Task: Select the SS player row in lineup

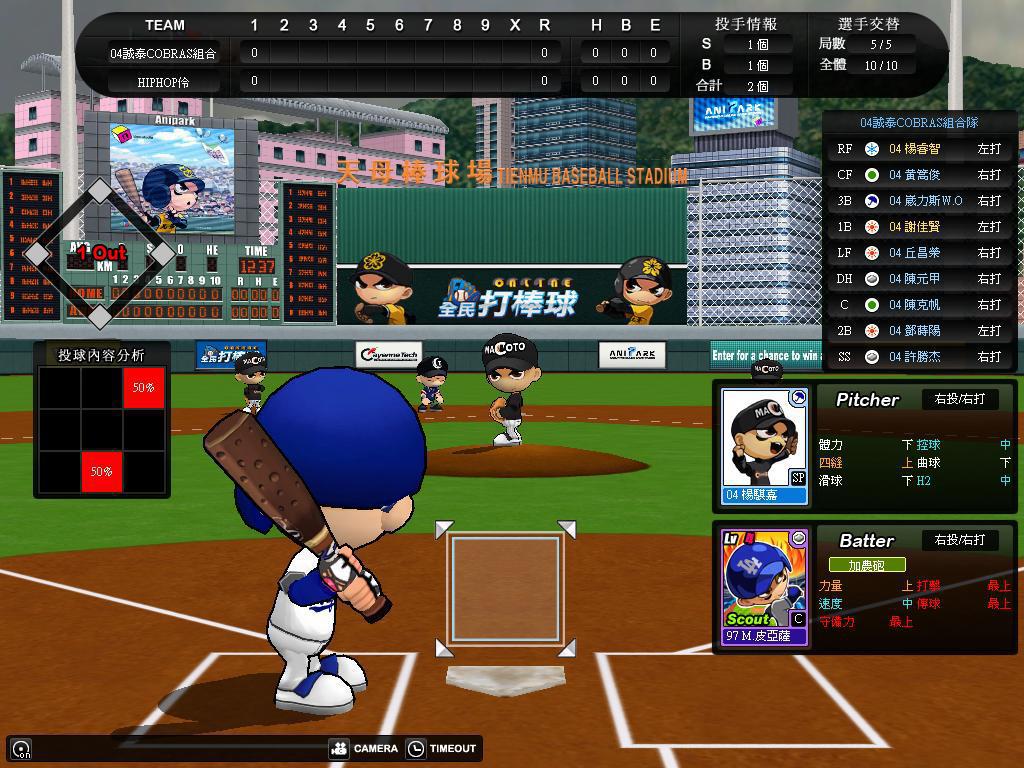Action: [x=919, y=357]
